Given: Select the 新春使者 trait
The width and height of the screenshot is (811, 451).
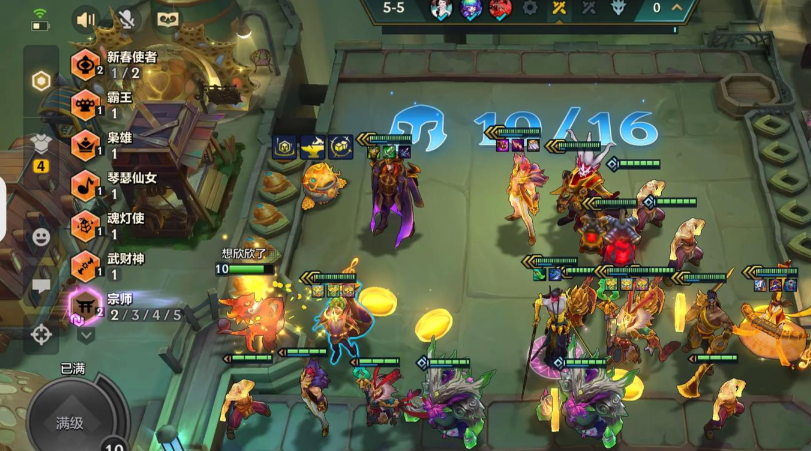Looking at the screenshot, I should click(x=86, y=65).
